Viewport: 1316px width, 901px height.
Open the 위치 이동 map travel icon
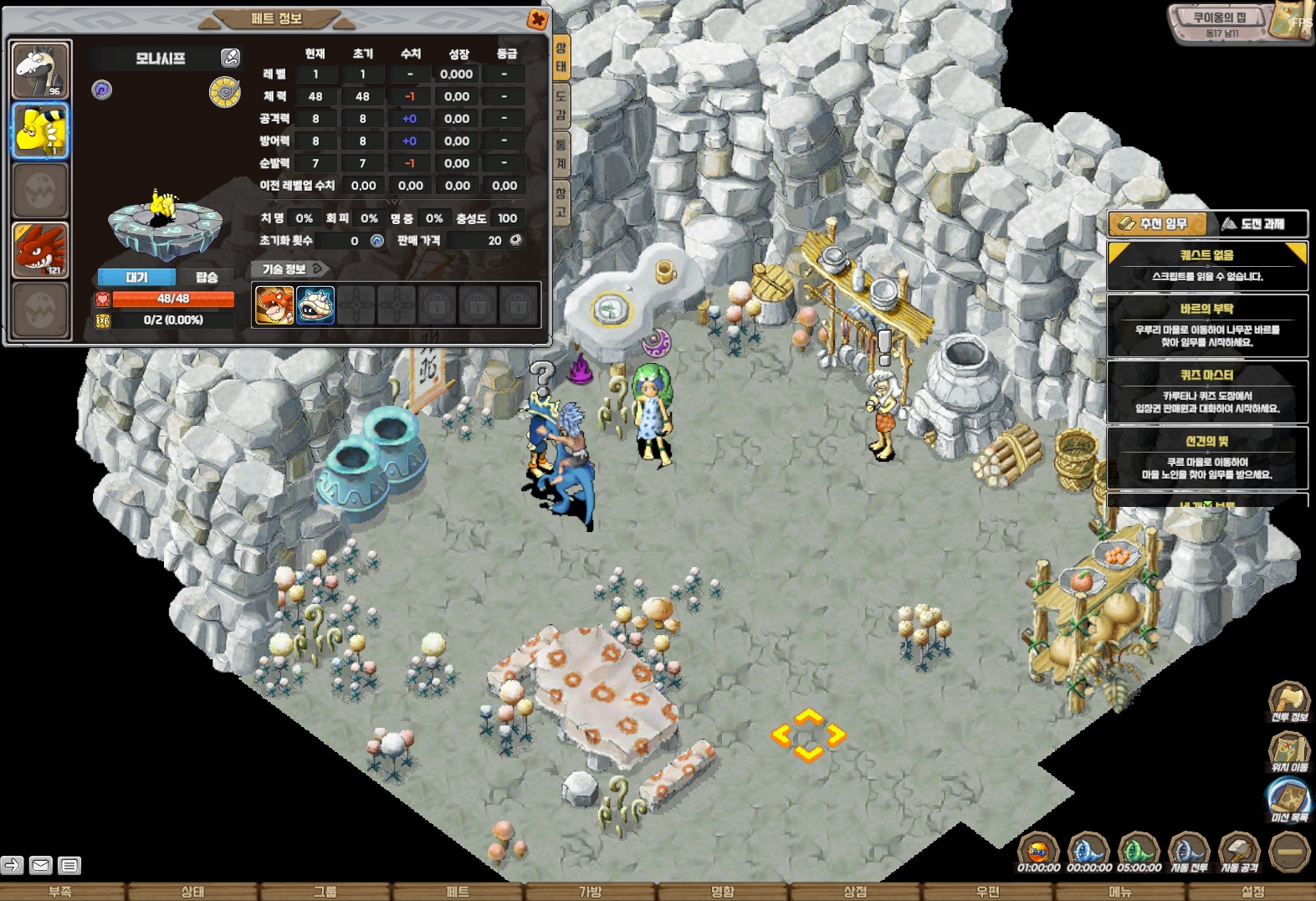click(1288, 752)
